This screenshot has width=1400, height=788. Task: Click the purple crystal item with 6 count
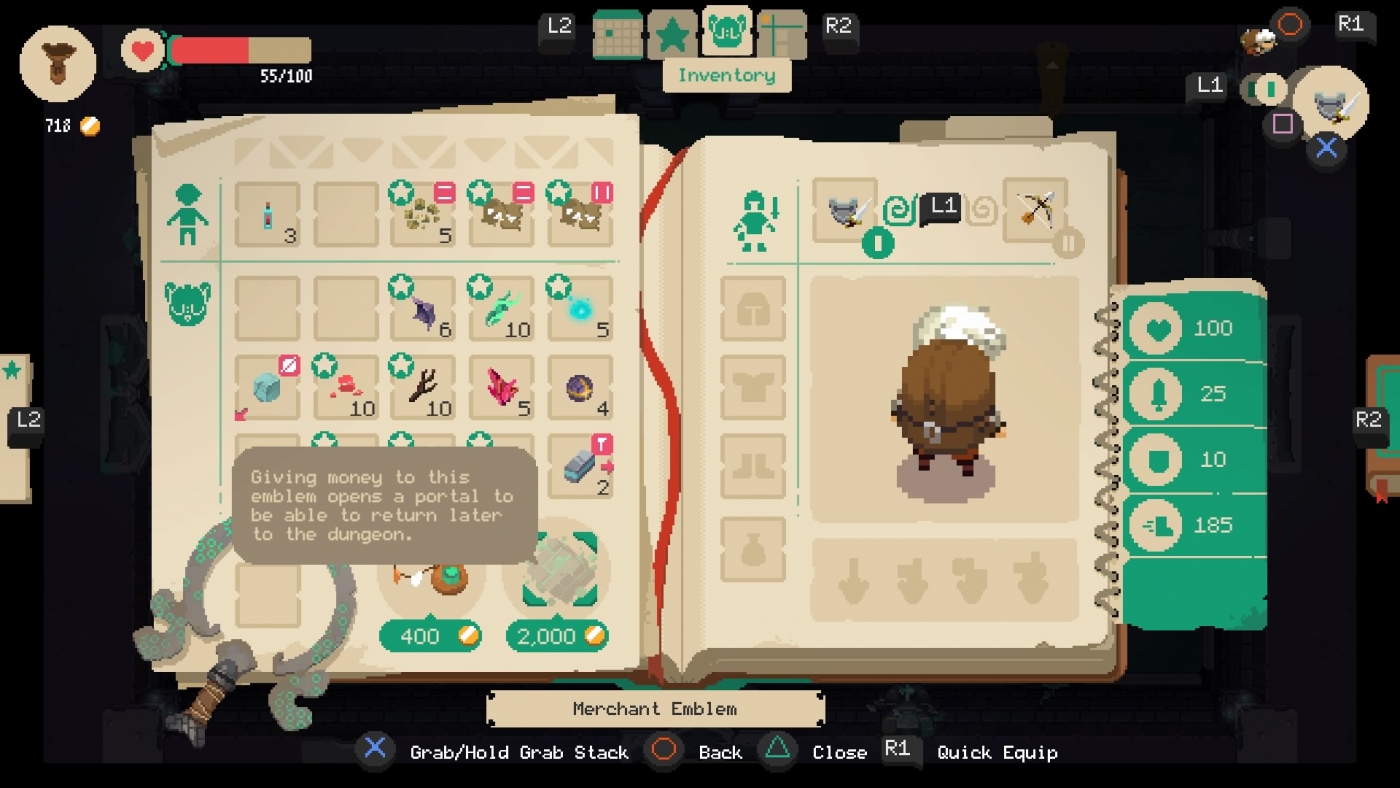[x=421, y=305]
